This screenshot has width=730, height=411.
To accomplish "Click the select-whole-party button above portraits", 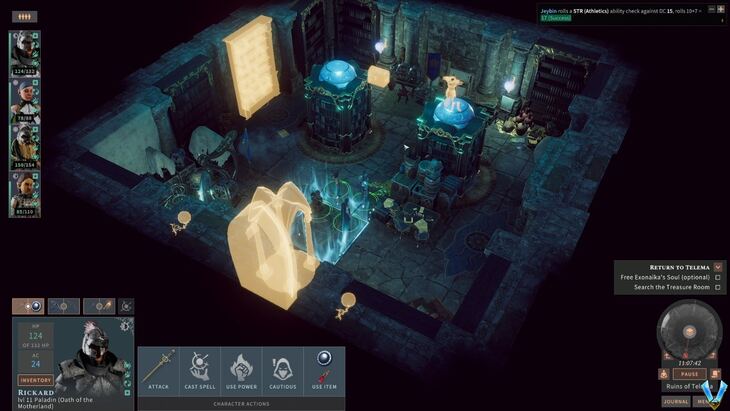I will (x=23, y=16).
